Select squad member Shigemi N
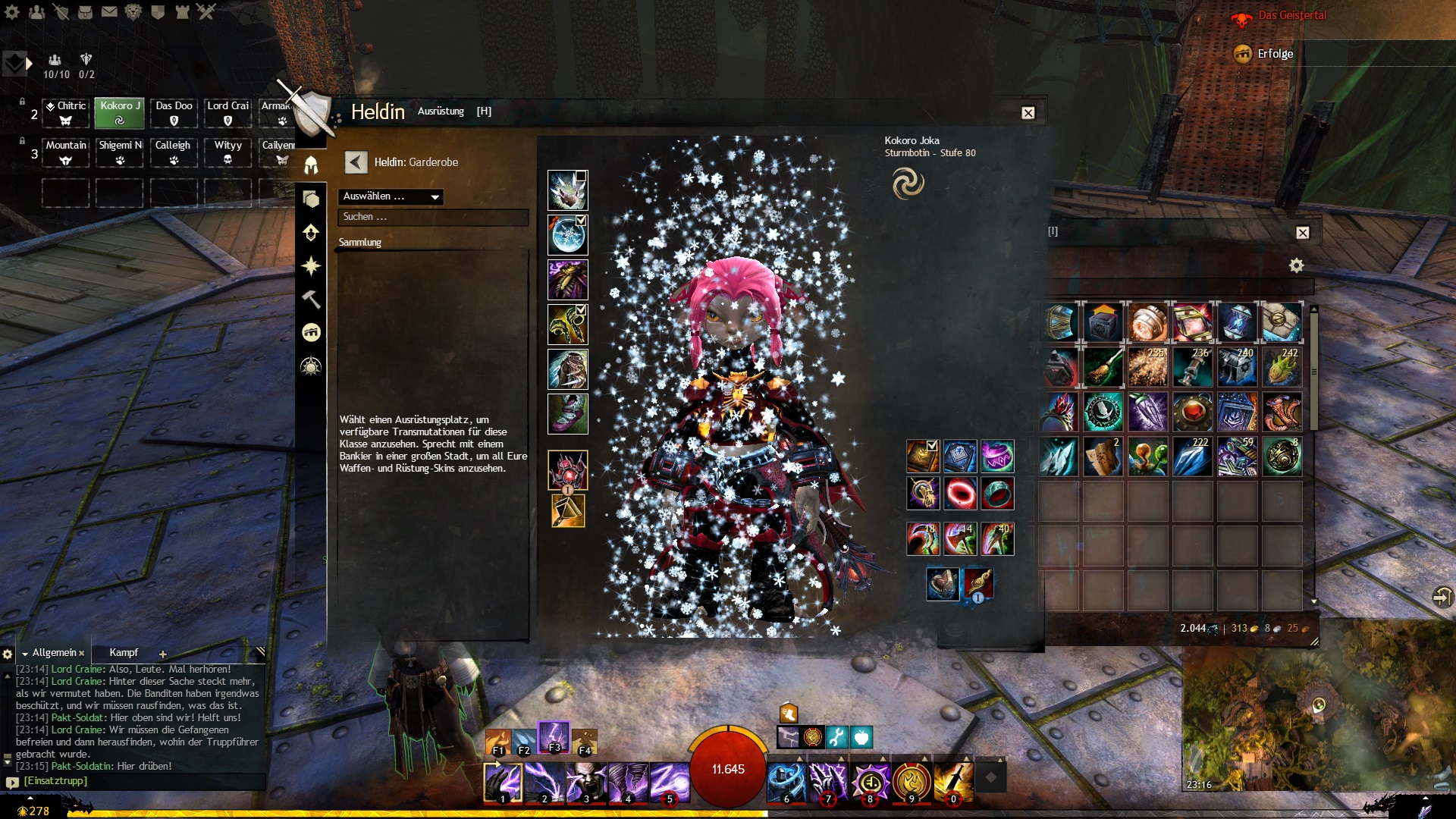The width and height of the screenshot is (1456, 819). [x=120, y=152]
